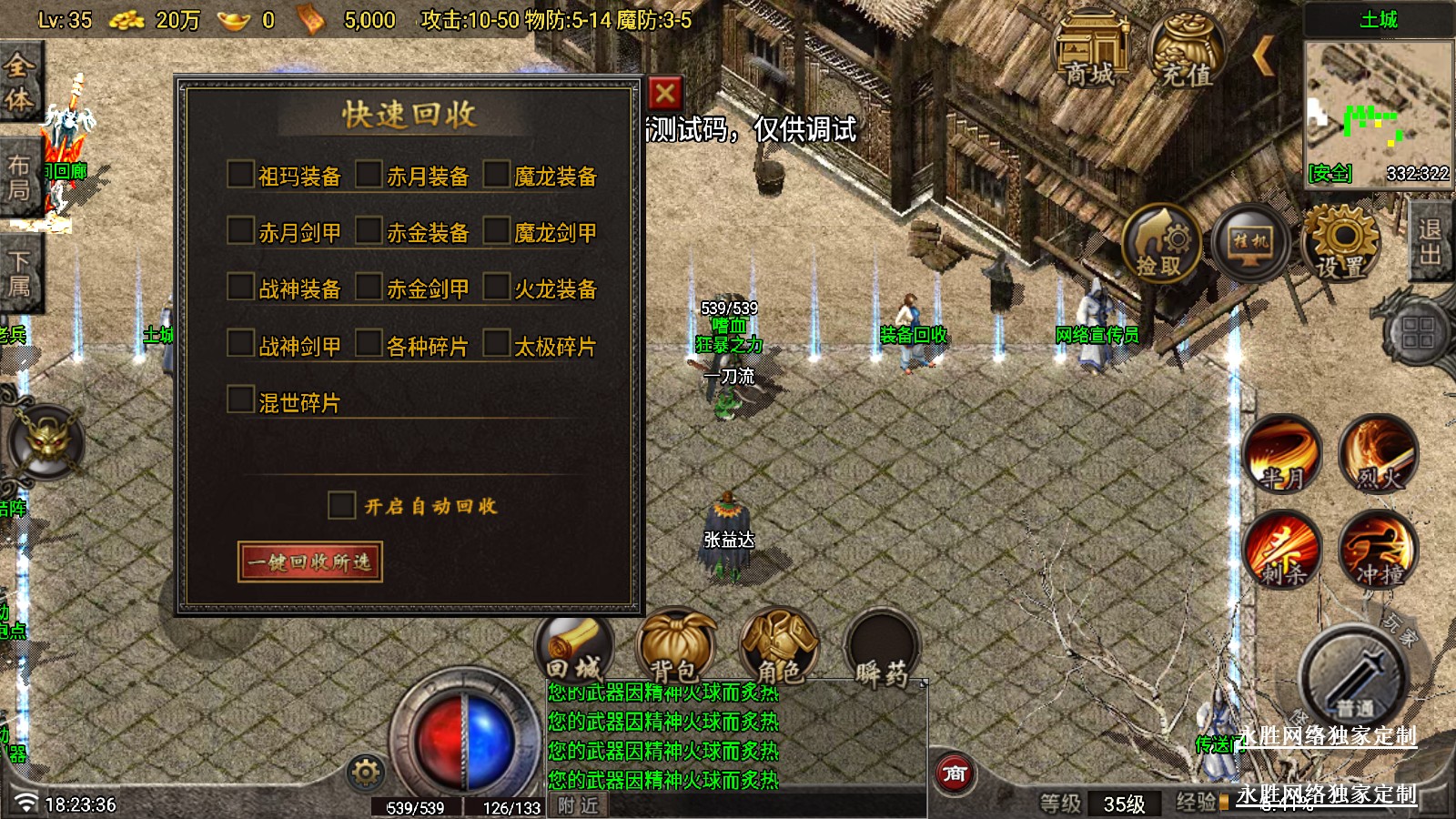Enable 开启自动回收 auto recycle
The width and height of the screenshot is (1456, 819).
(341, 505)
